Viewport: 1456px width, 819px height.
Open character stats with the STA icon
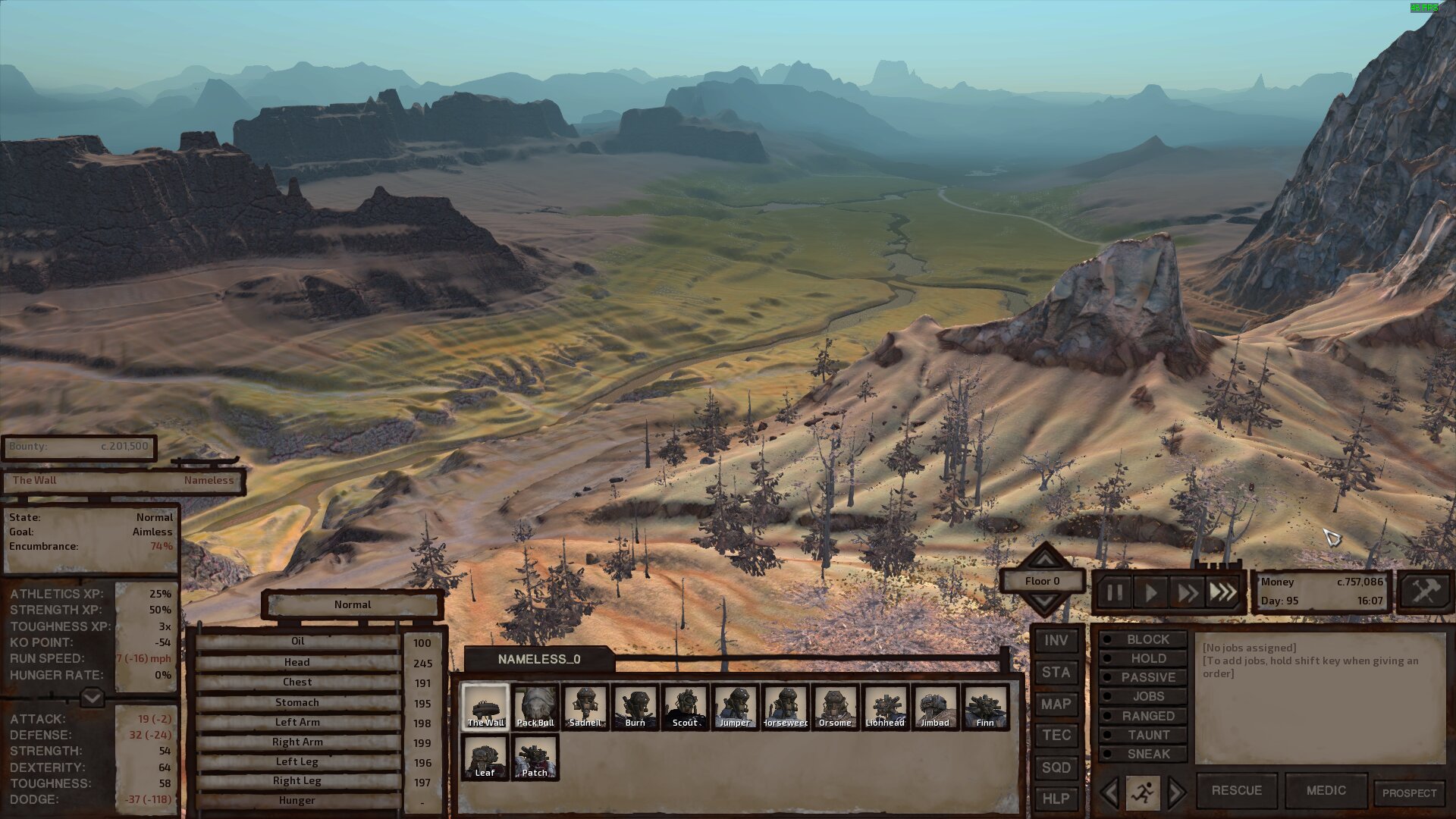(x=1056, y=673)
